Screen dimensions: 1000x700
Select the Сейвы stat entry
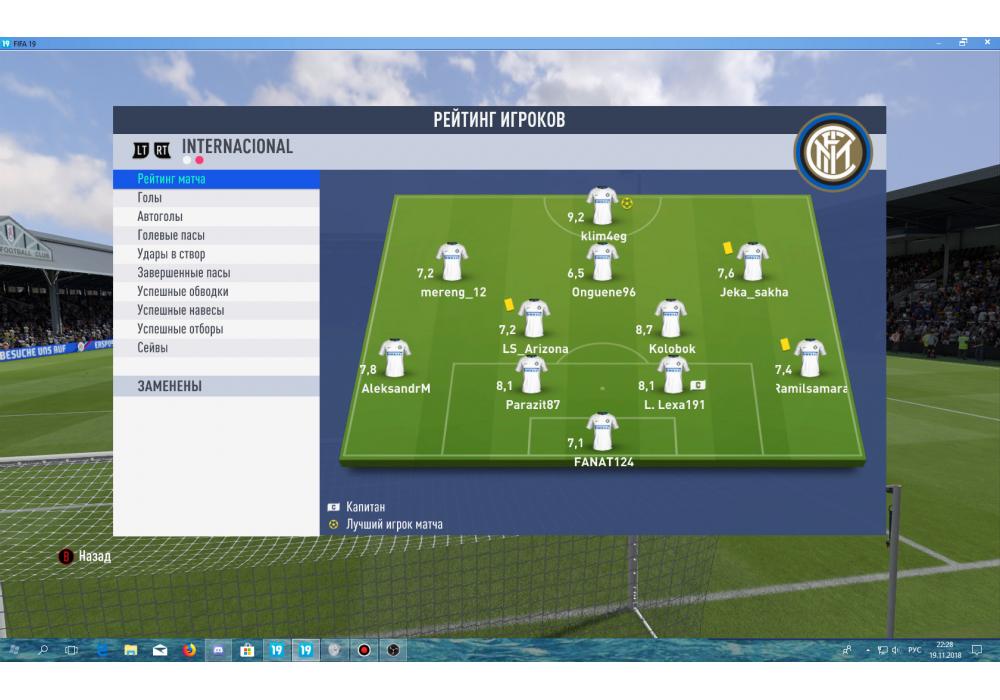click(153, 348)
